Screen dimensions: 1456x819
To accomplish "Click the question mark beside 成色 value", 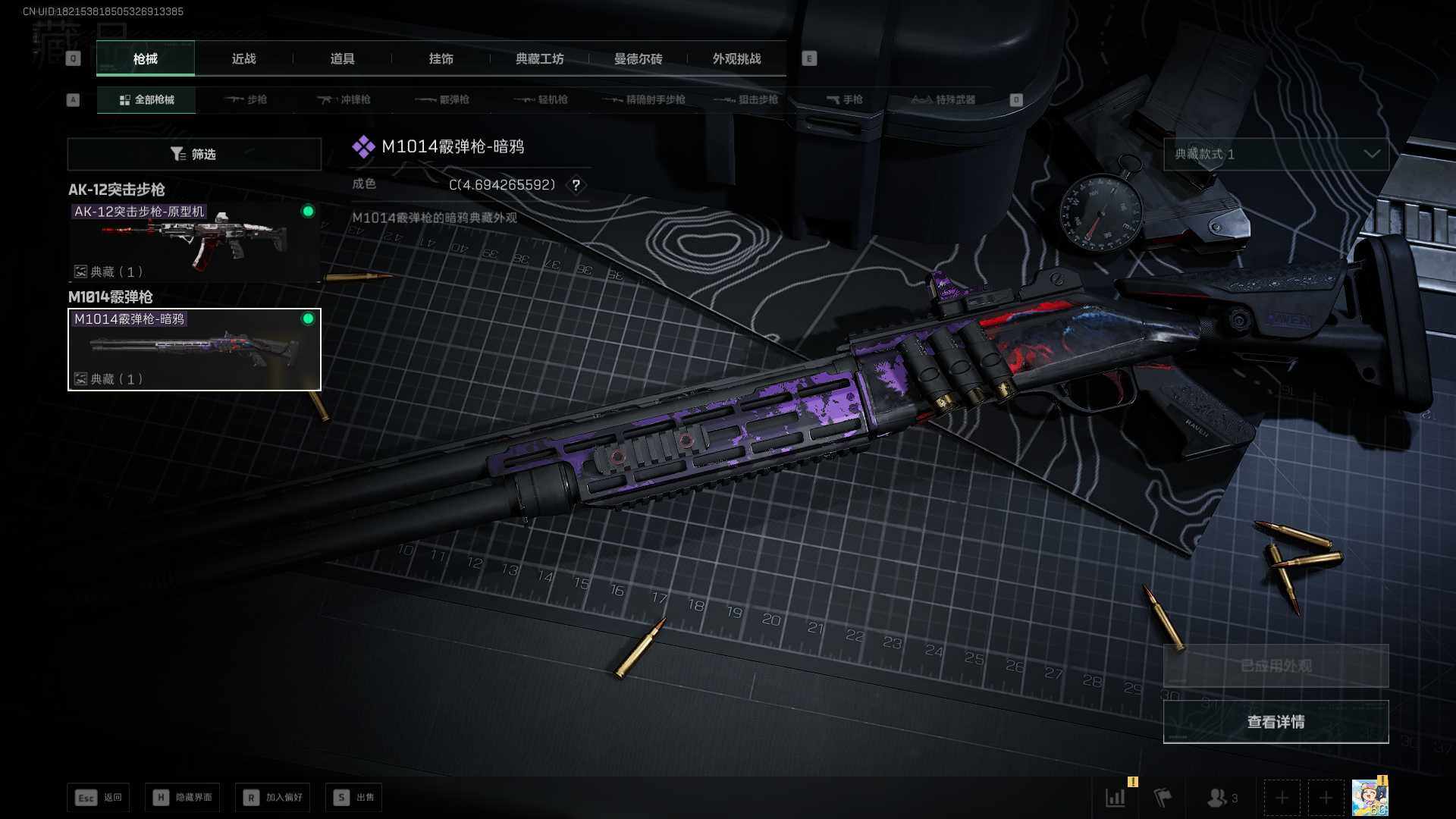I will coord(576,185).
